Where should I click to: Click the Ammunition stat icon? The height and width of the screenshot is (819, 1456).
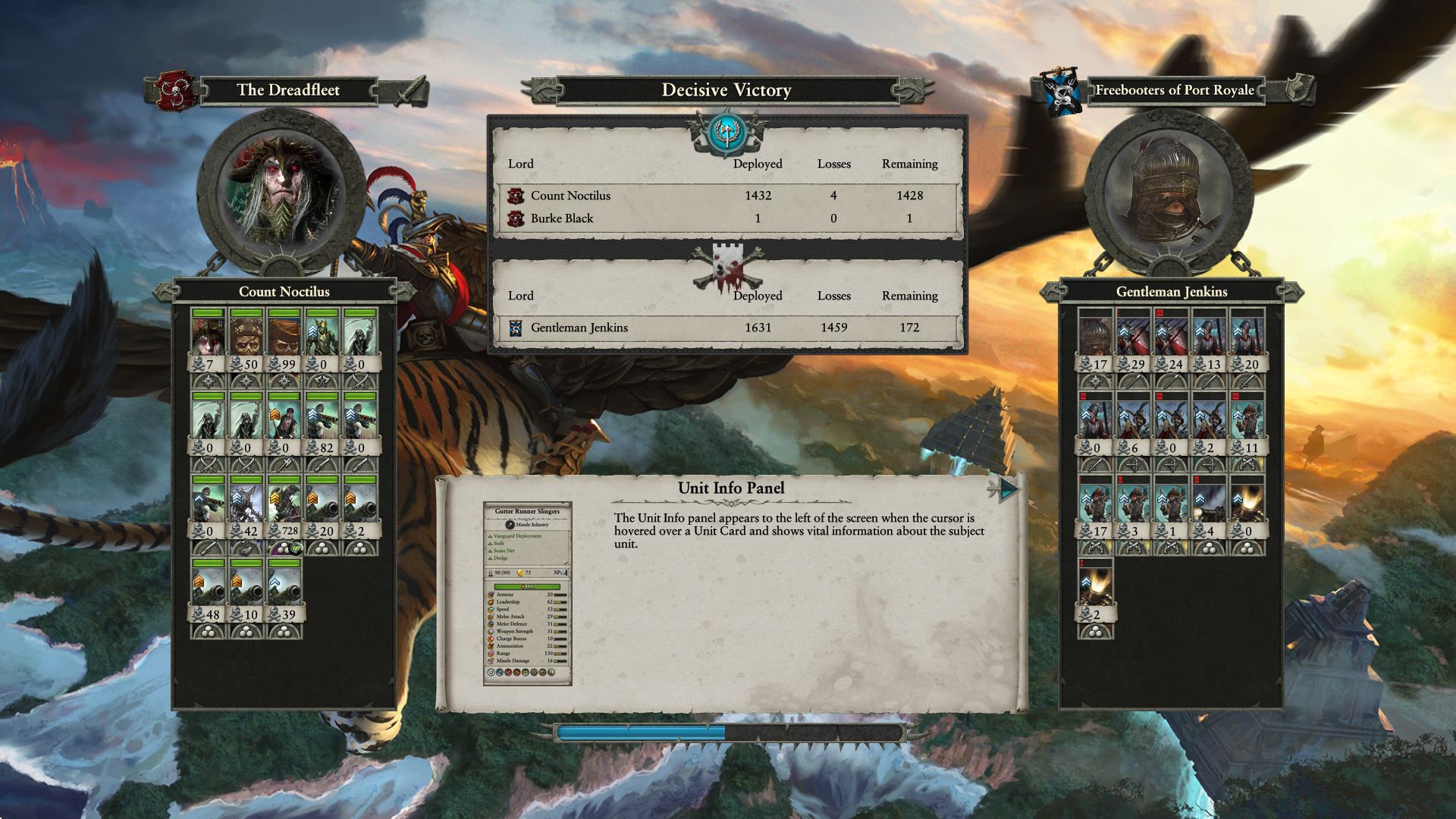pos(491,646)
